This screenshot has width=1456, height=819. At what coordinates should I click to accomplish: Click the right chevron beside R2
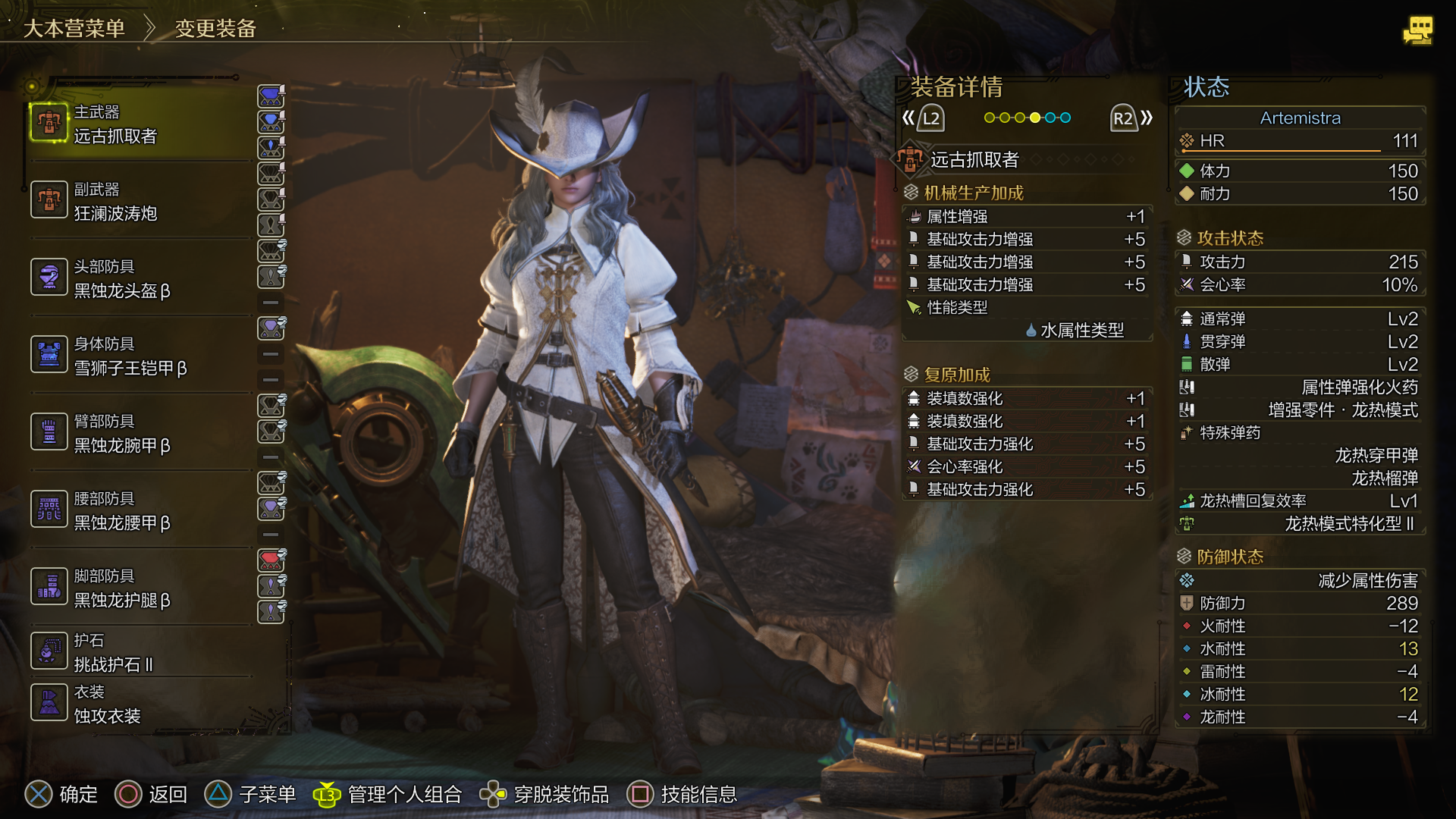pos(1147,118)
